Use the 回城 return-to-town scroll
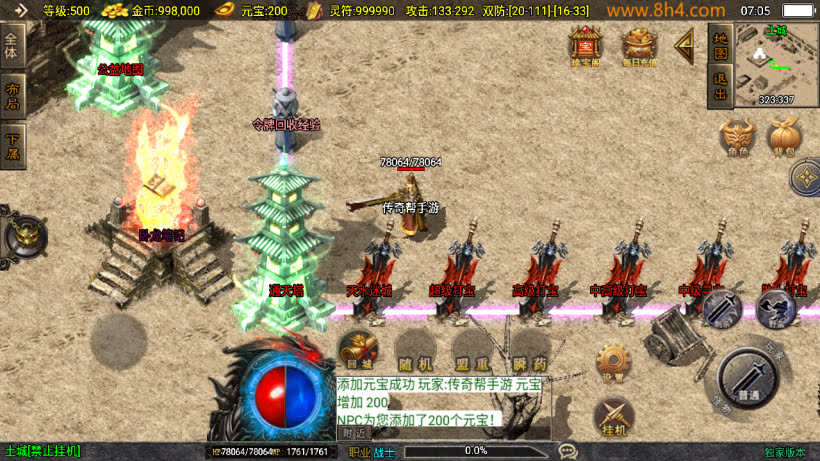 coord(357,351)
